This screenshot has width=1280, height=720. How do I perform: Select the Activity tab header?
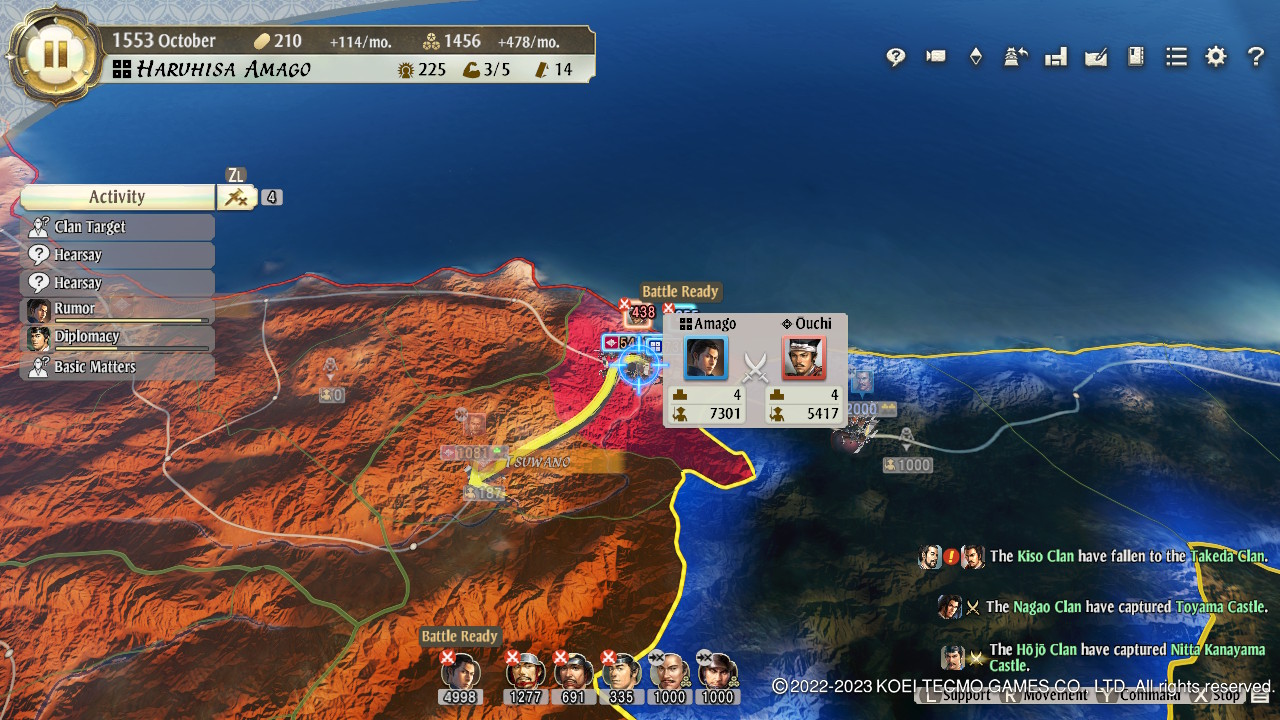click(117, 197)
